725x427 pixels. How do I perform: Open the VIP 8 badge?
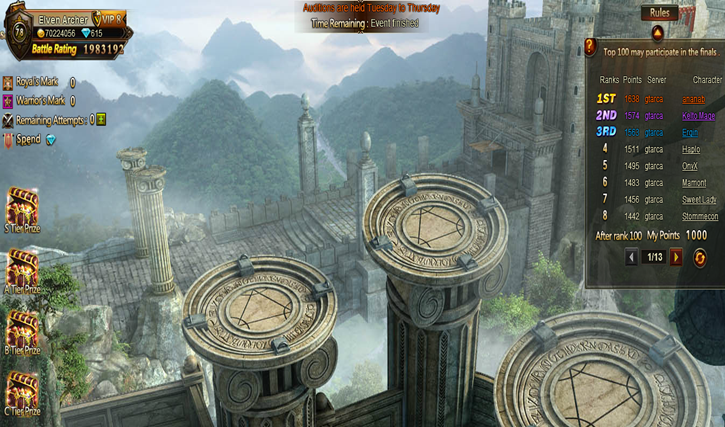(112, 18)
